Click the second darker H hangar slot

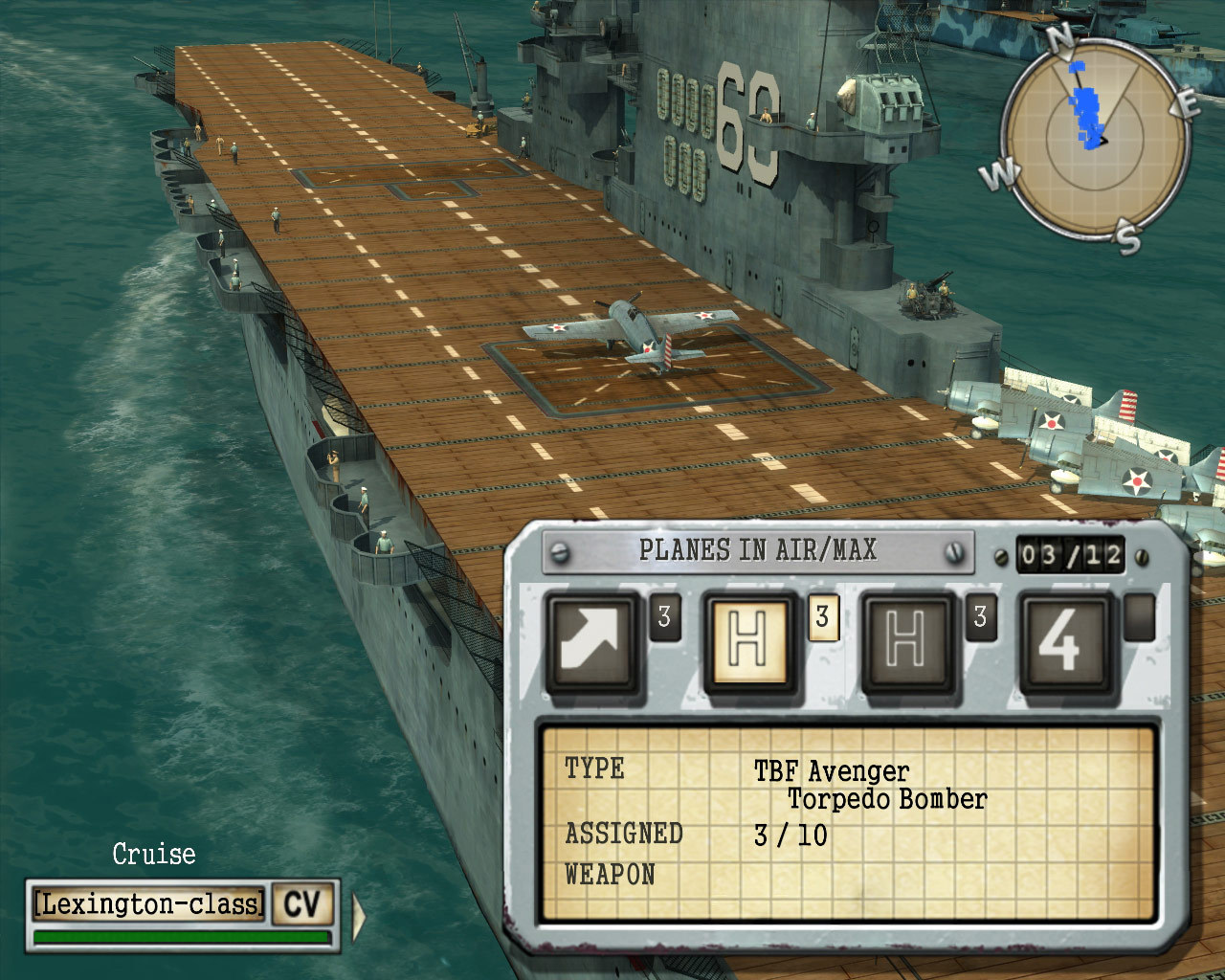pos(907,639)
